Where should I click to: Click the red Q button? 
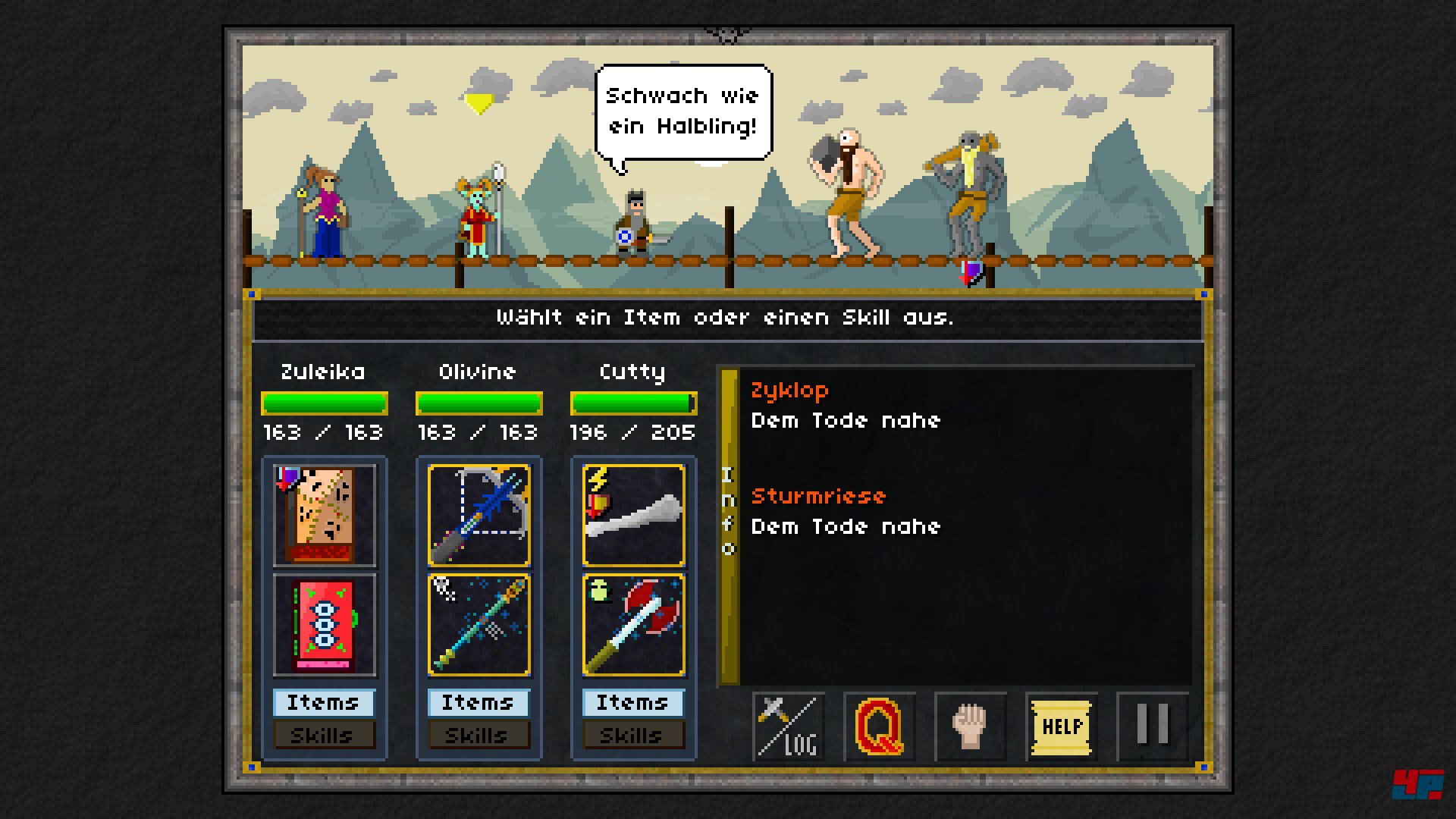[x=880, y=726]
